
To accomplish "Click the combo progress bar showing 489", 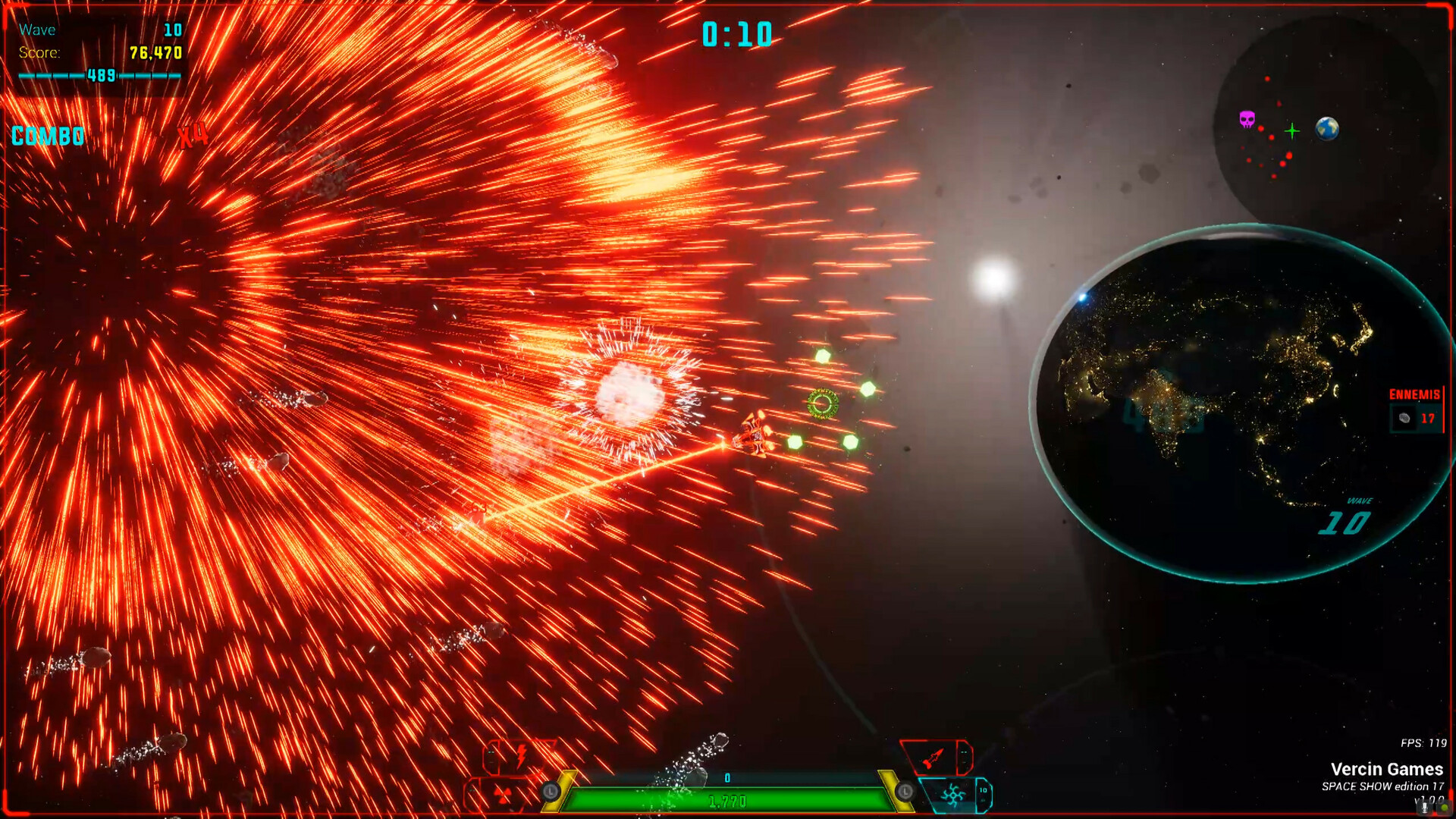I will click(99, 76).
